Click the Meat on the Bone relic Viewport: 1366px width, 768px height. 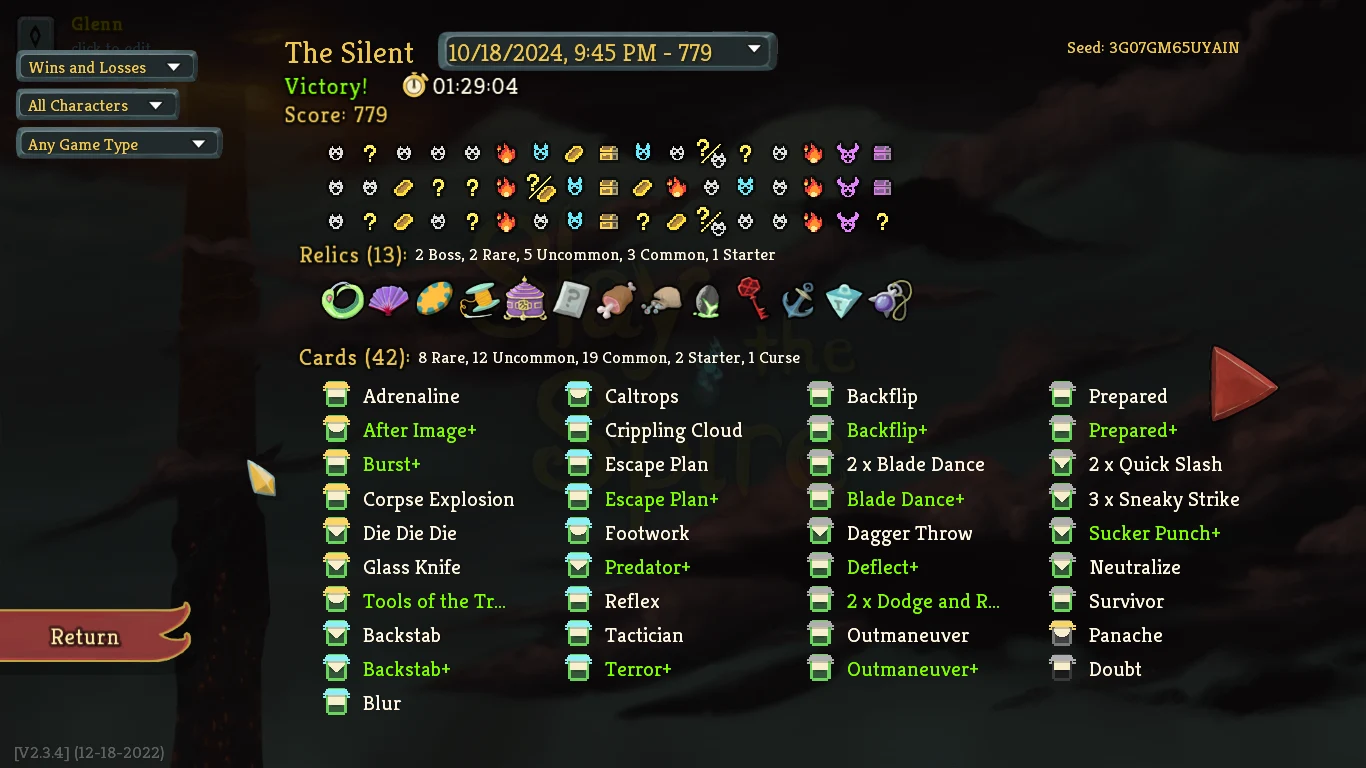pos(617,299)
